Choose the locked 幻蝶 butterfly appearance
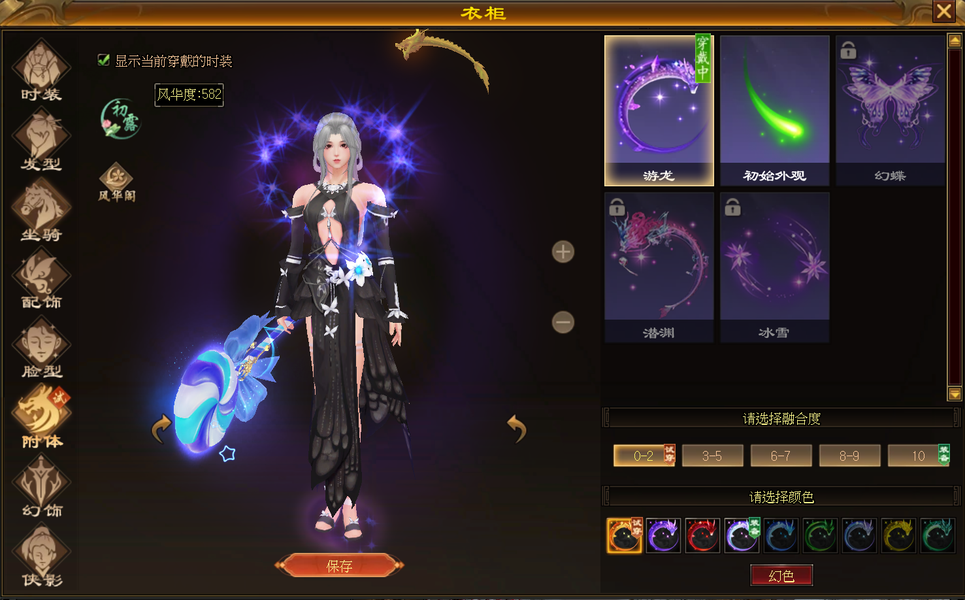The width and height of the screenshot is (965, 600). 890,110
